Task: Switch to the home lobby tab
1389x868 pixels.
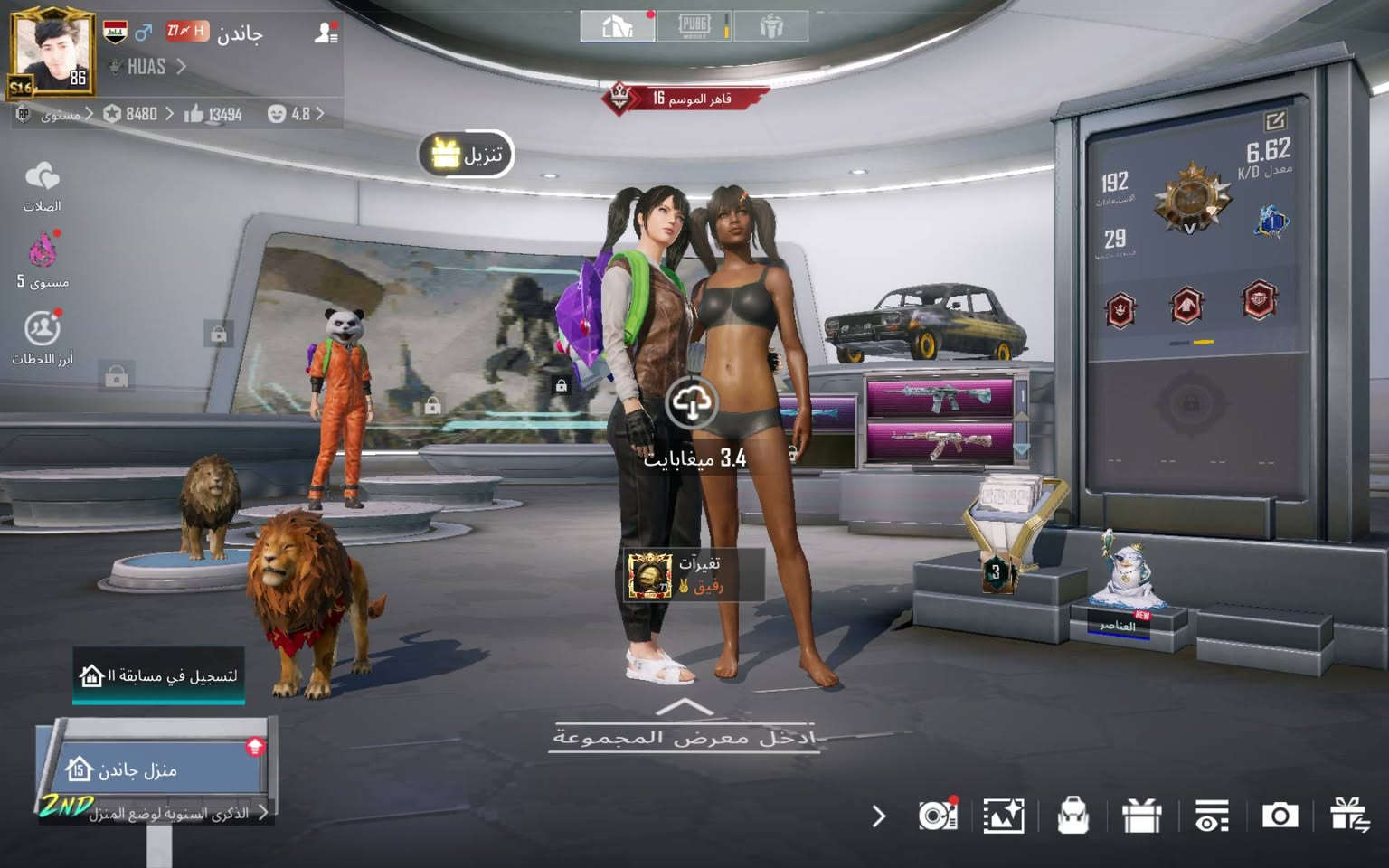Action: 618,26
